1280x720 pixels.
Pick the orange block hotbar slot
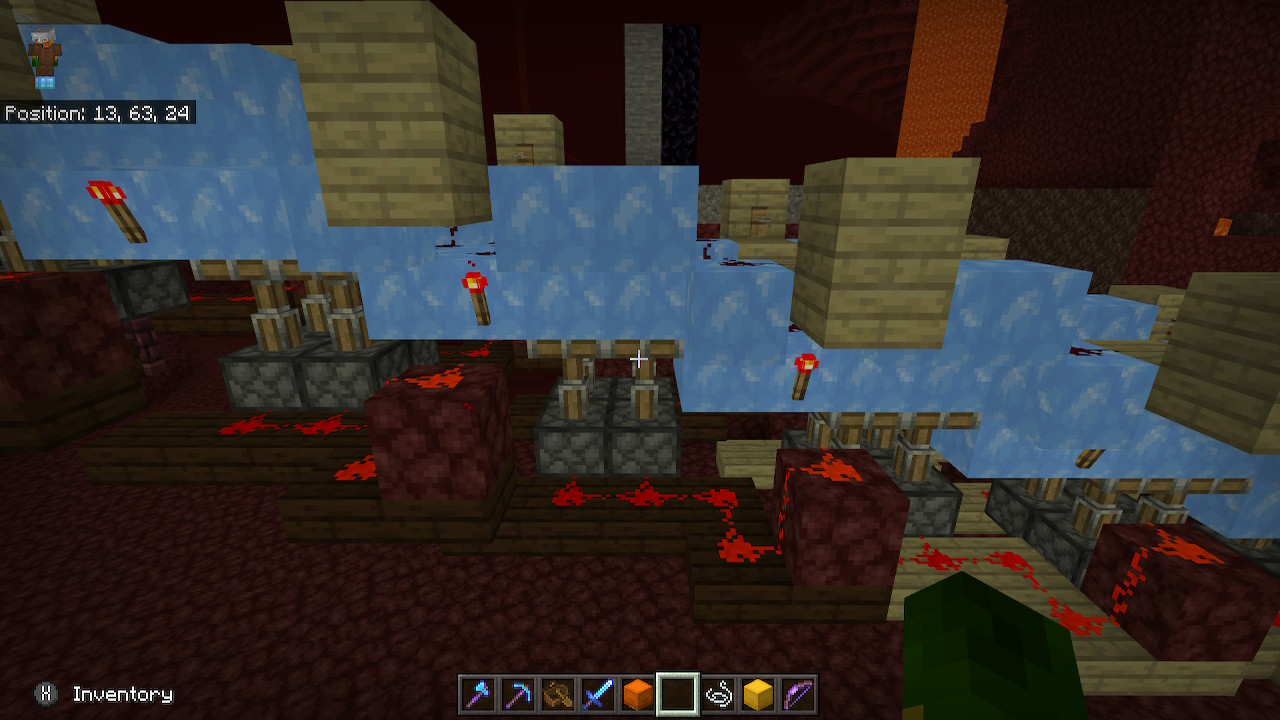[x=638, y=694]
